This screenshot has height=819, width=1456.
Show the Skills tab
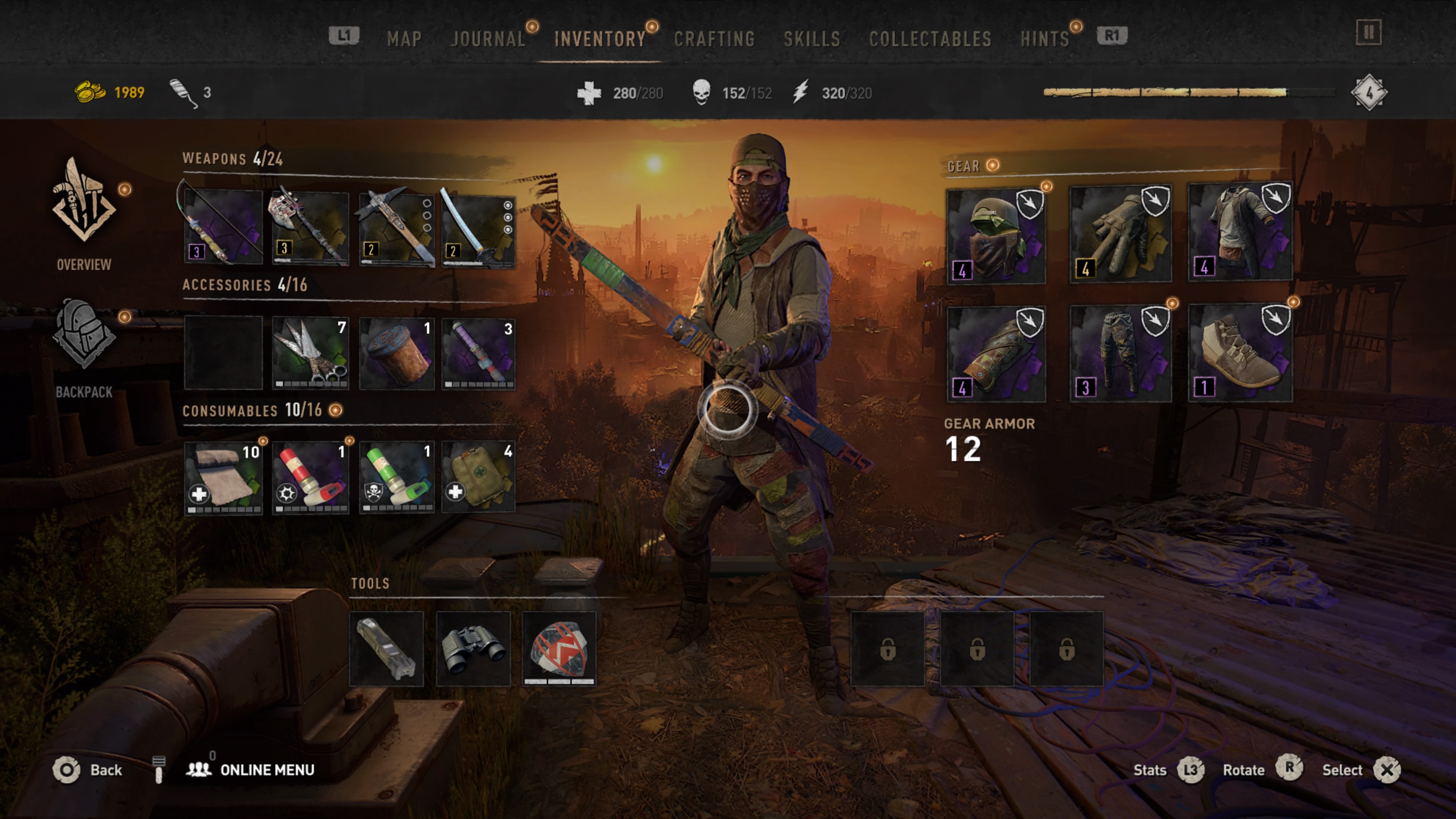[x=812, y=39]
